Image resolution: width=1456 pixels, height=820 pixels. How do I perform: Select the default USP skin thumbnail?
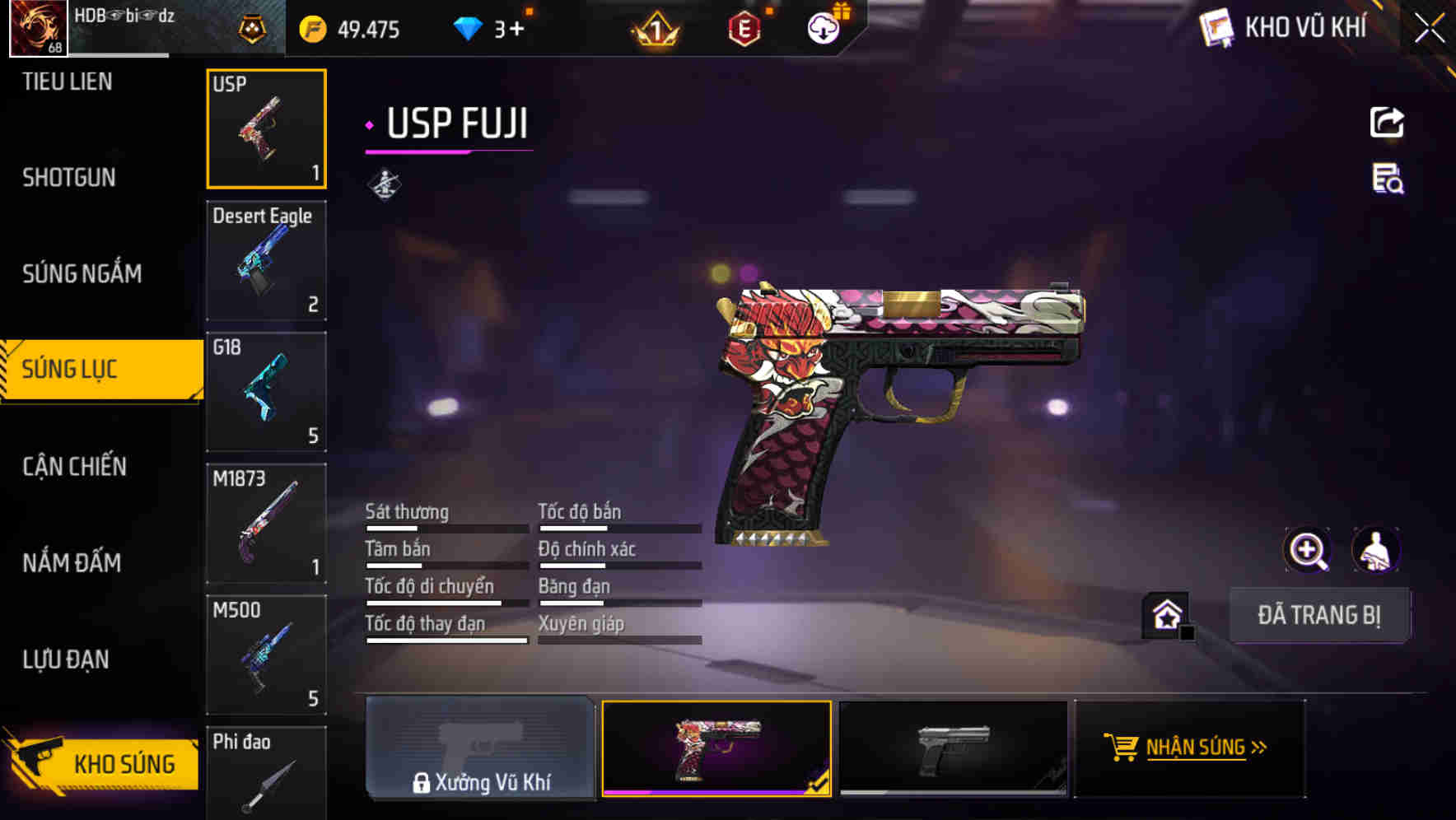[953, 748]
